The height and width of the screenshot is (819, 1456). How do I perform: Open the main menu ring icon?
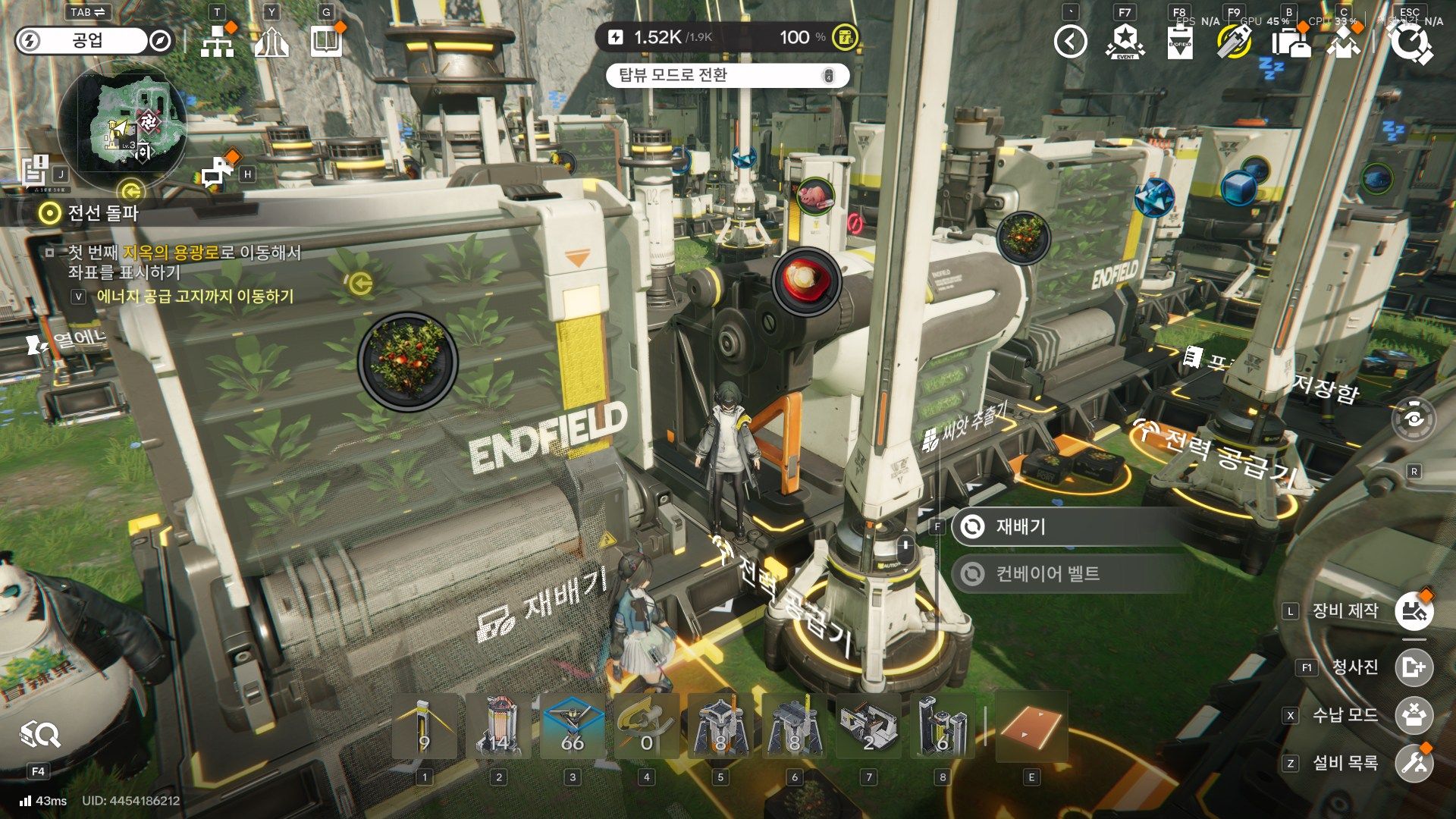click(x=1410, y=43)
